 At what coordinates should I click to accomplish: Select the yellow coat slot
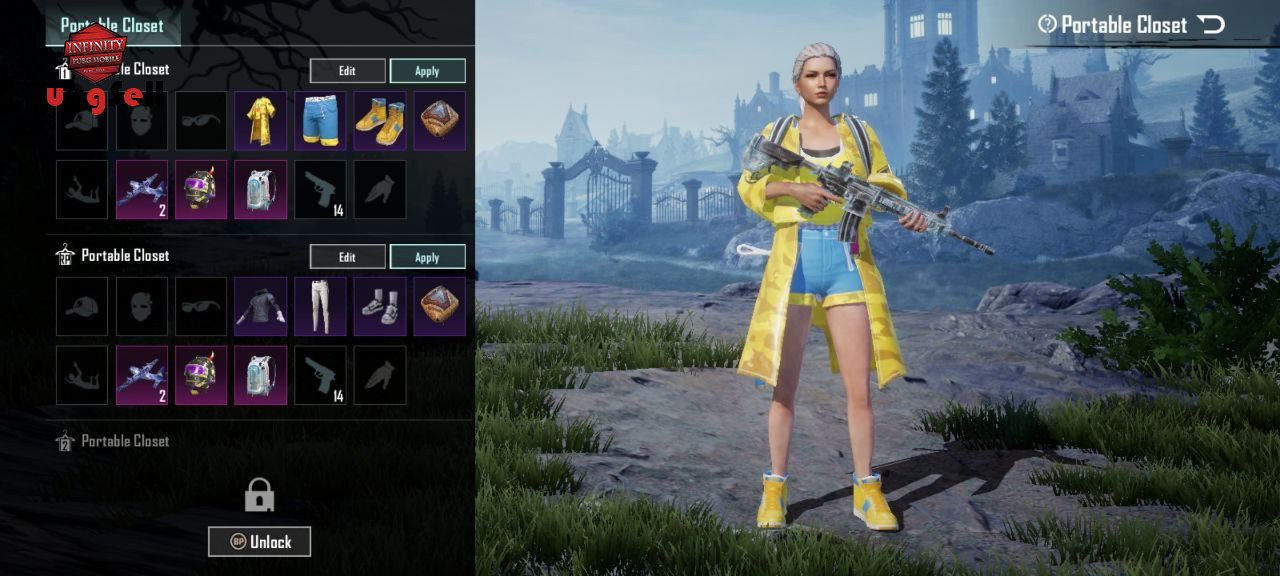pos(261,121)
